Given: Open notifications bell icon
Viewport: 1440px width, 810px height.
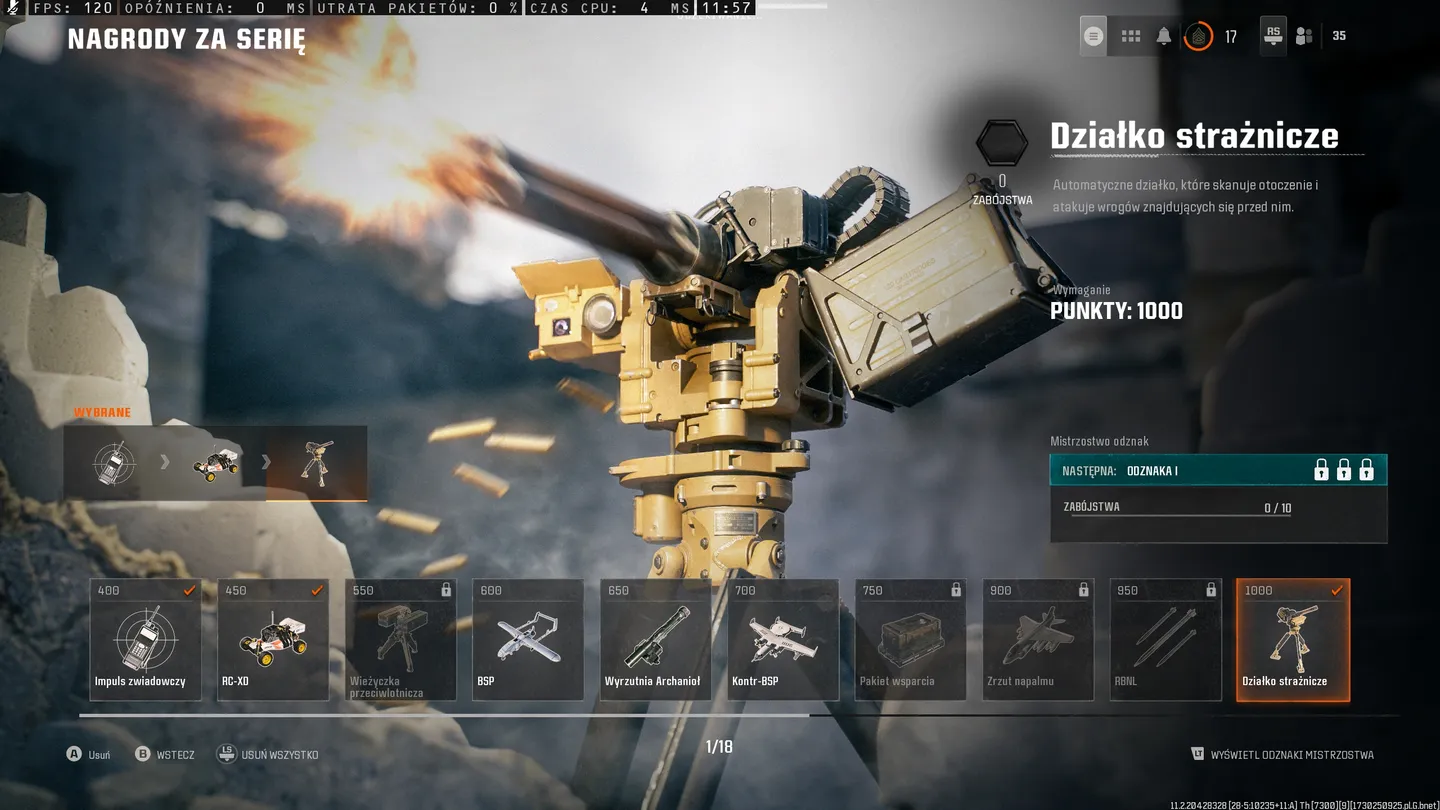Looking at the screenshot, I should pos(1164,36).
